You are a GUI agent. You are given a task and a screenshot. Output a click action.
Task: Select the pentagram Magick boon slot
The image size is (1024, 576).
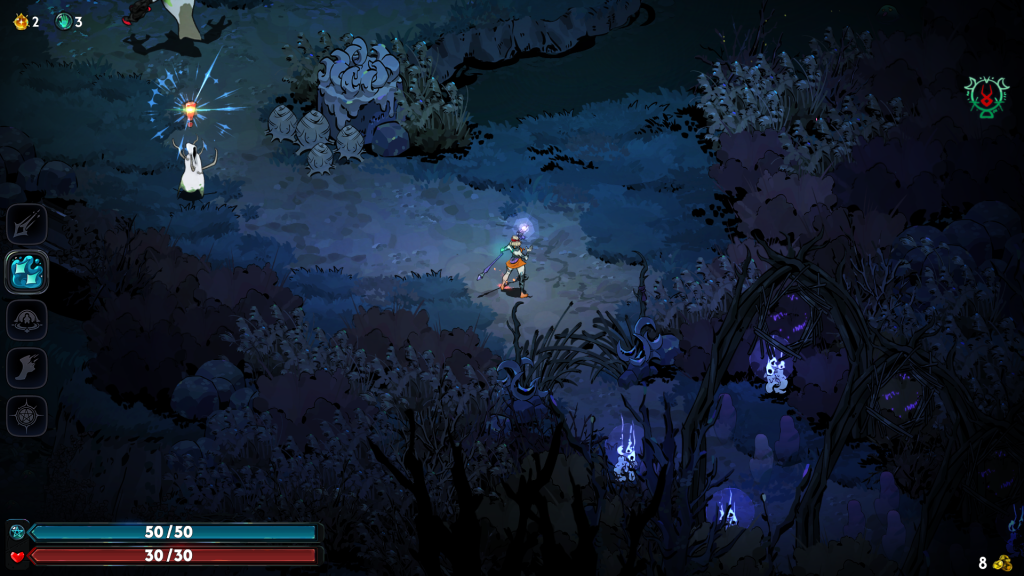tap(27, 416)
